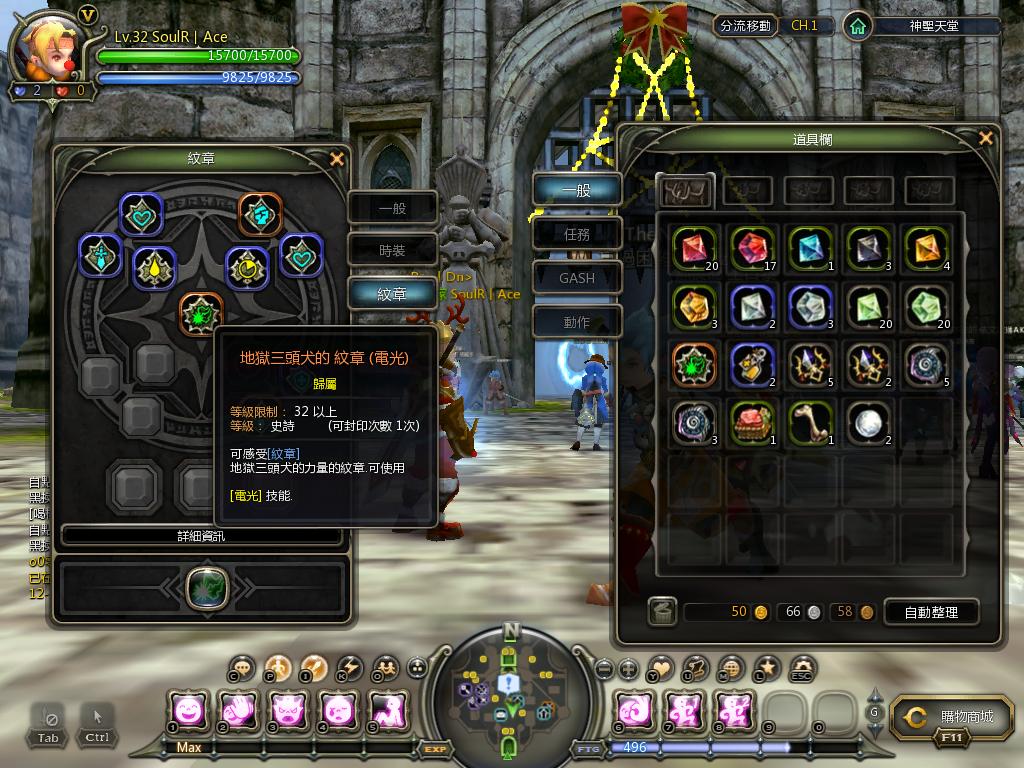Open 詳細資訊 detailed info
The width and height of the screenshot is (1024, 768).
[x=203, y=536]
